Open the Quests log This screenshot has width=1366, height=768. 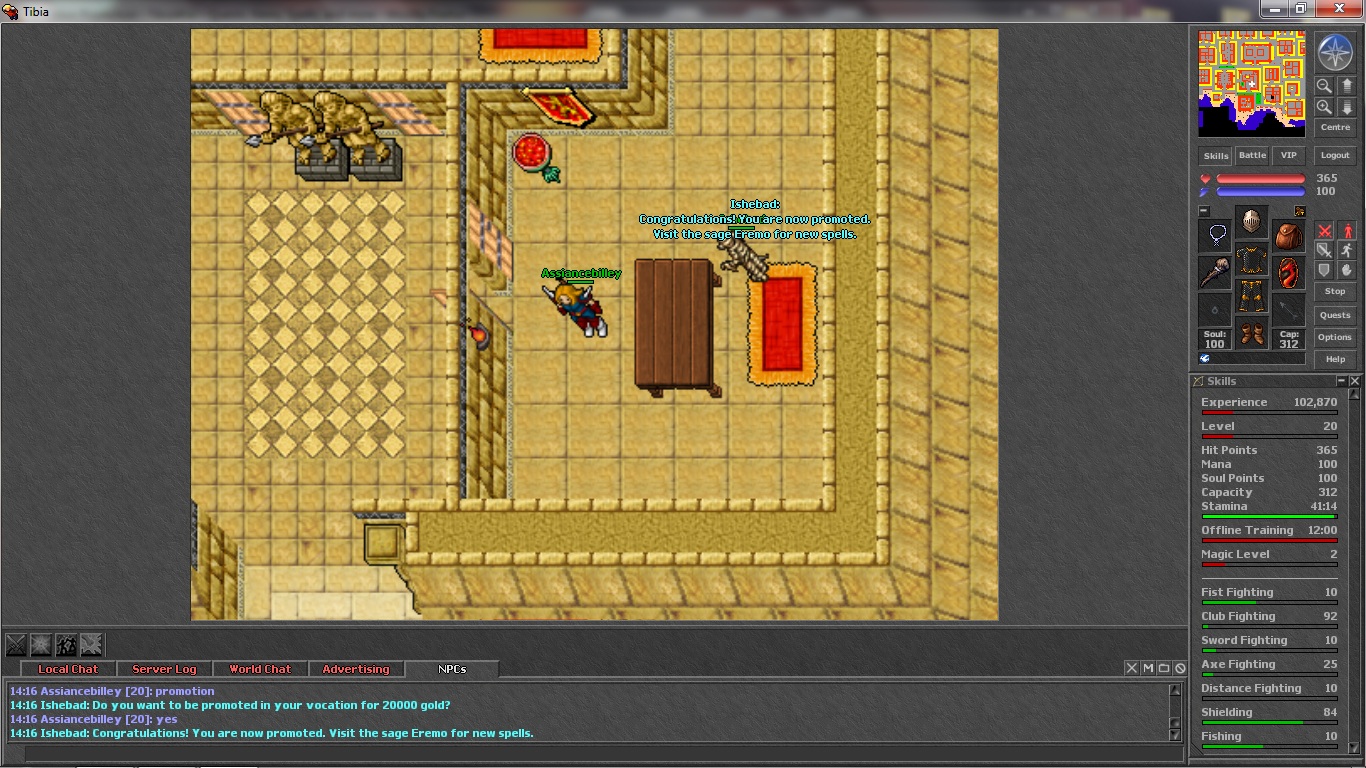1335,315
